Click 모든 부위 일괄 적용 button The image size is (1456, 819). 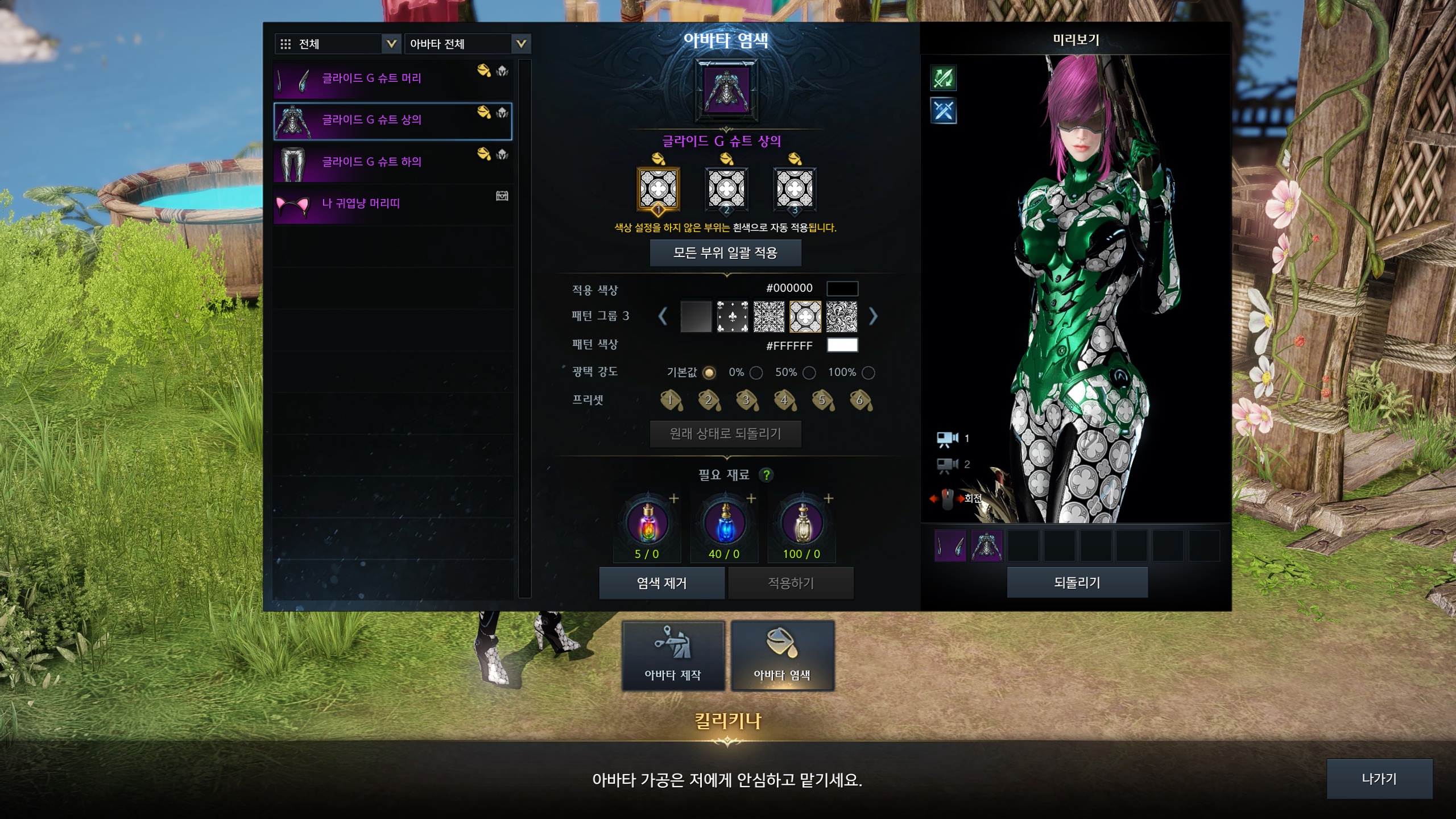pos(725,253)
